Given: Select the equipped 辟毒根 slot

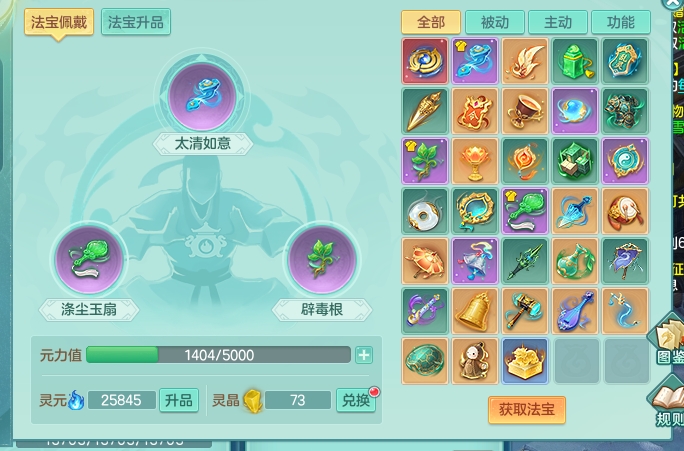Looking at the screenshot, I should (322, 260).
